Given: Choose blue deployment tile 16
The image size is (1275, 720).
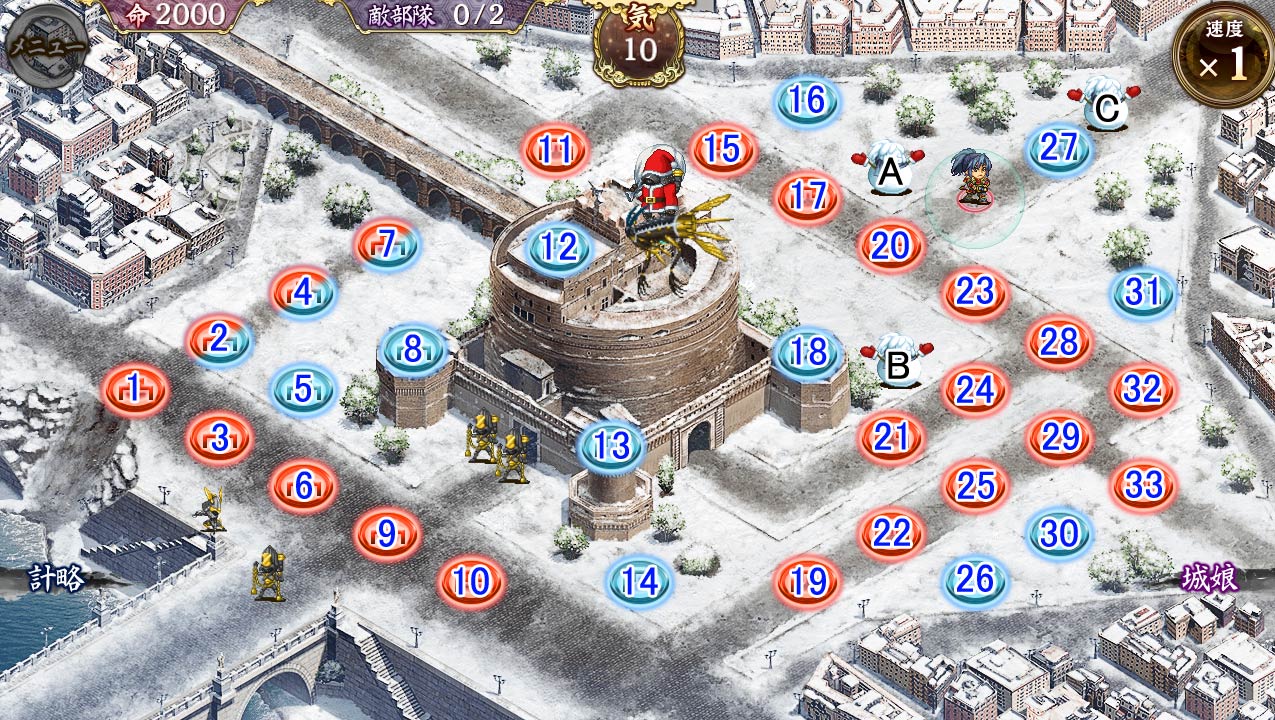Looking at the screenshot, I should pyautogui.click(x=807, y=100).
